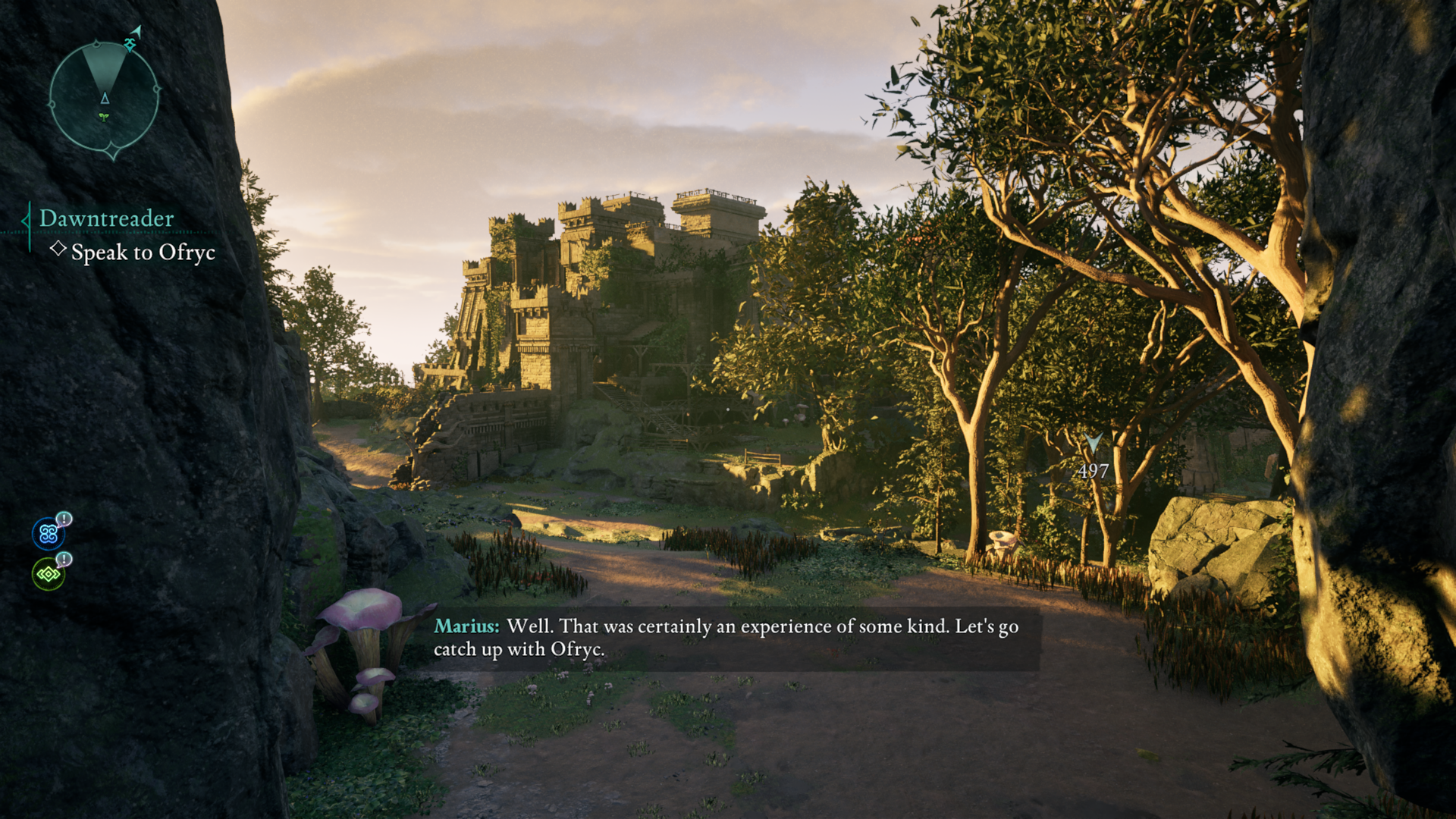Open the blue knot notification icon
This screenshot has height=819, width=1456.
[49, 534]
